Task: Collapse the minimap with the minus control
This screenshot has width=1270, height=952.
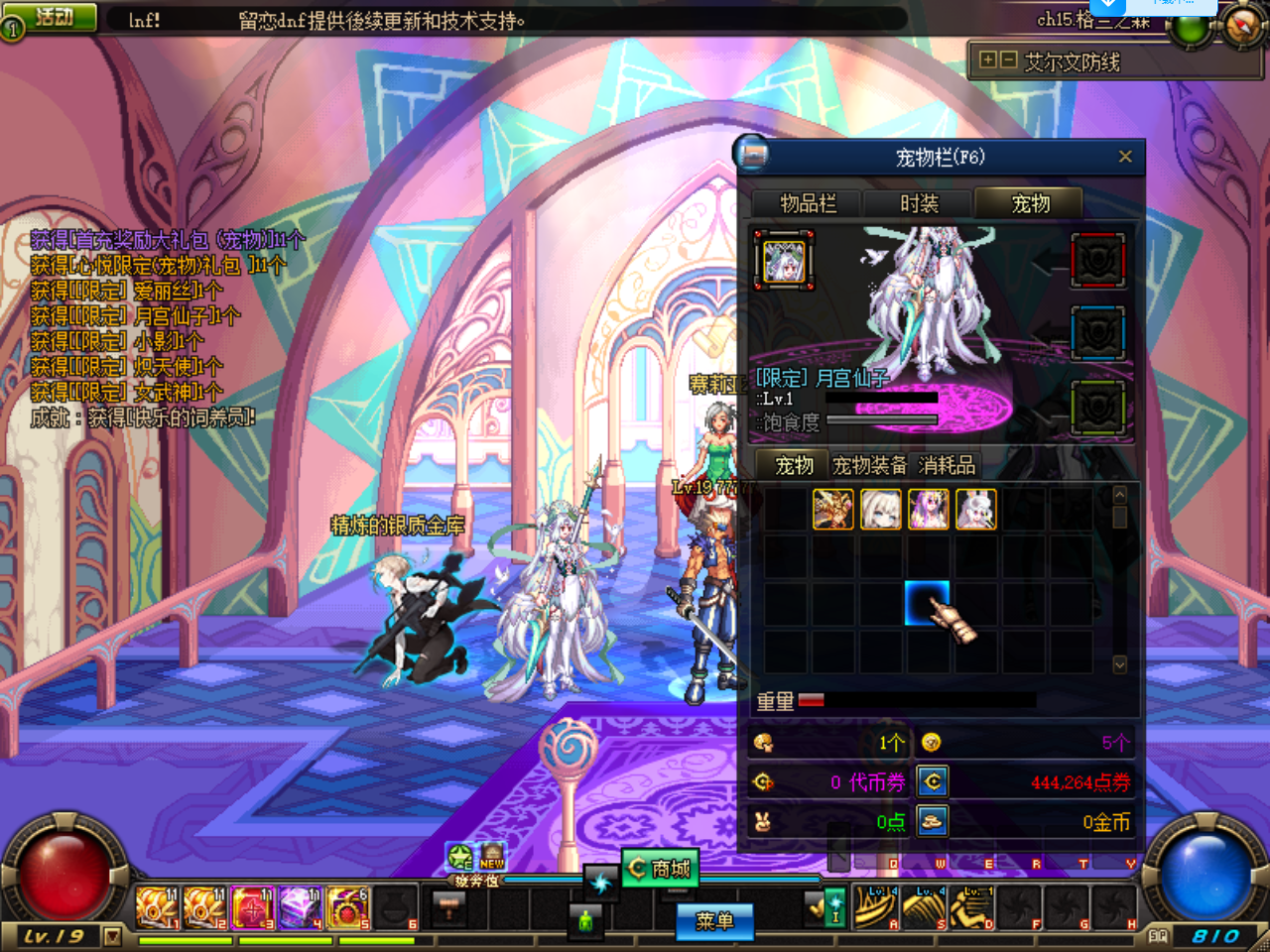Action: click(x=1007, y=60)
